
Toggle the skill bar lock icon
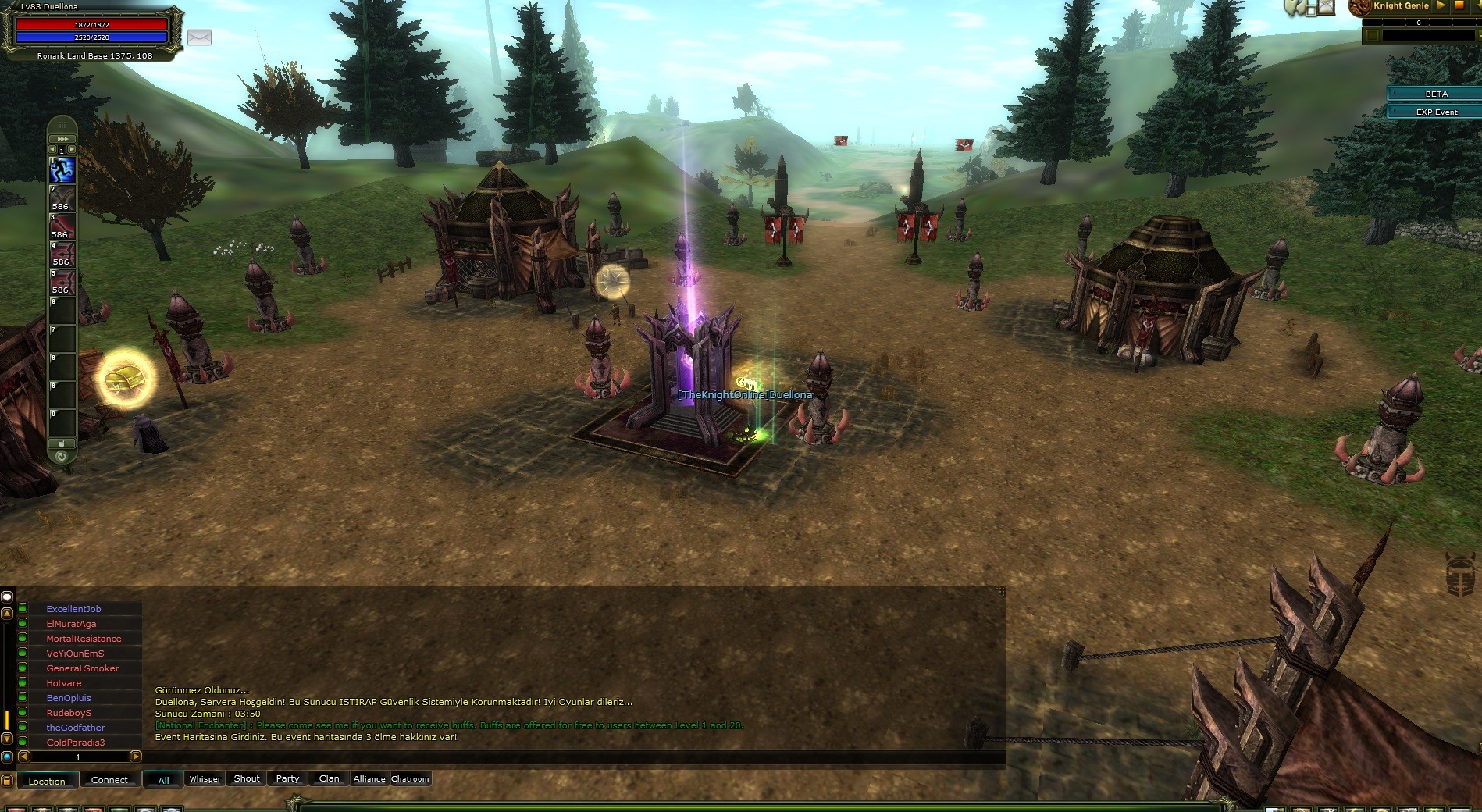point(62,443)
